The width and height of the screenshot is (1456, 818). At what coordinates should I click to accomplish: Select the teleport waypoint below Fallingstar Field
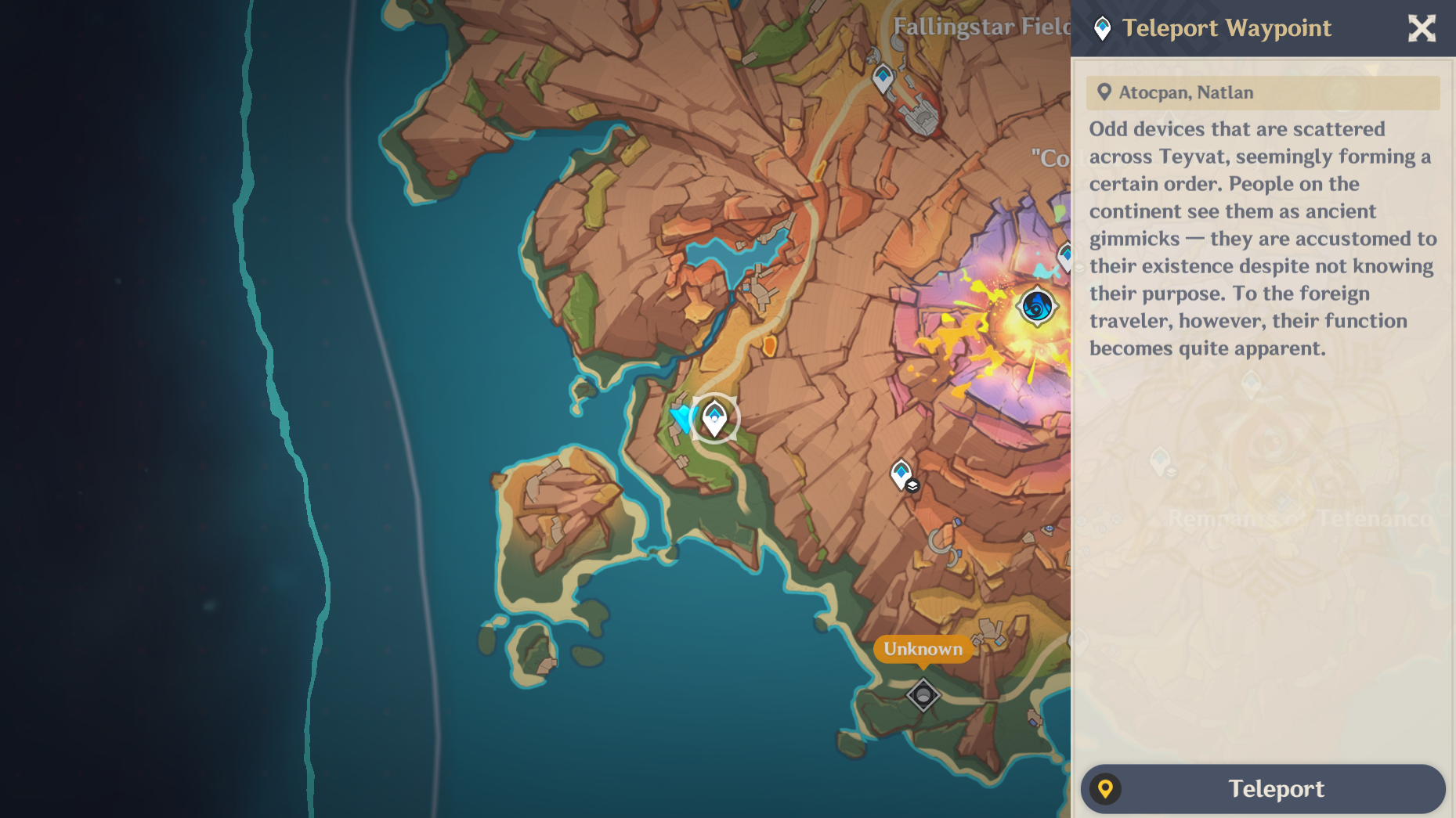pos(883,77)
